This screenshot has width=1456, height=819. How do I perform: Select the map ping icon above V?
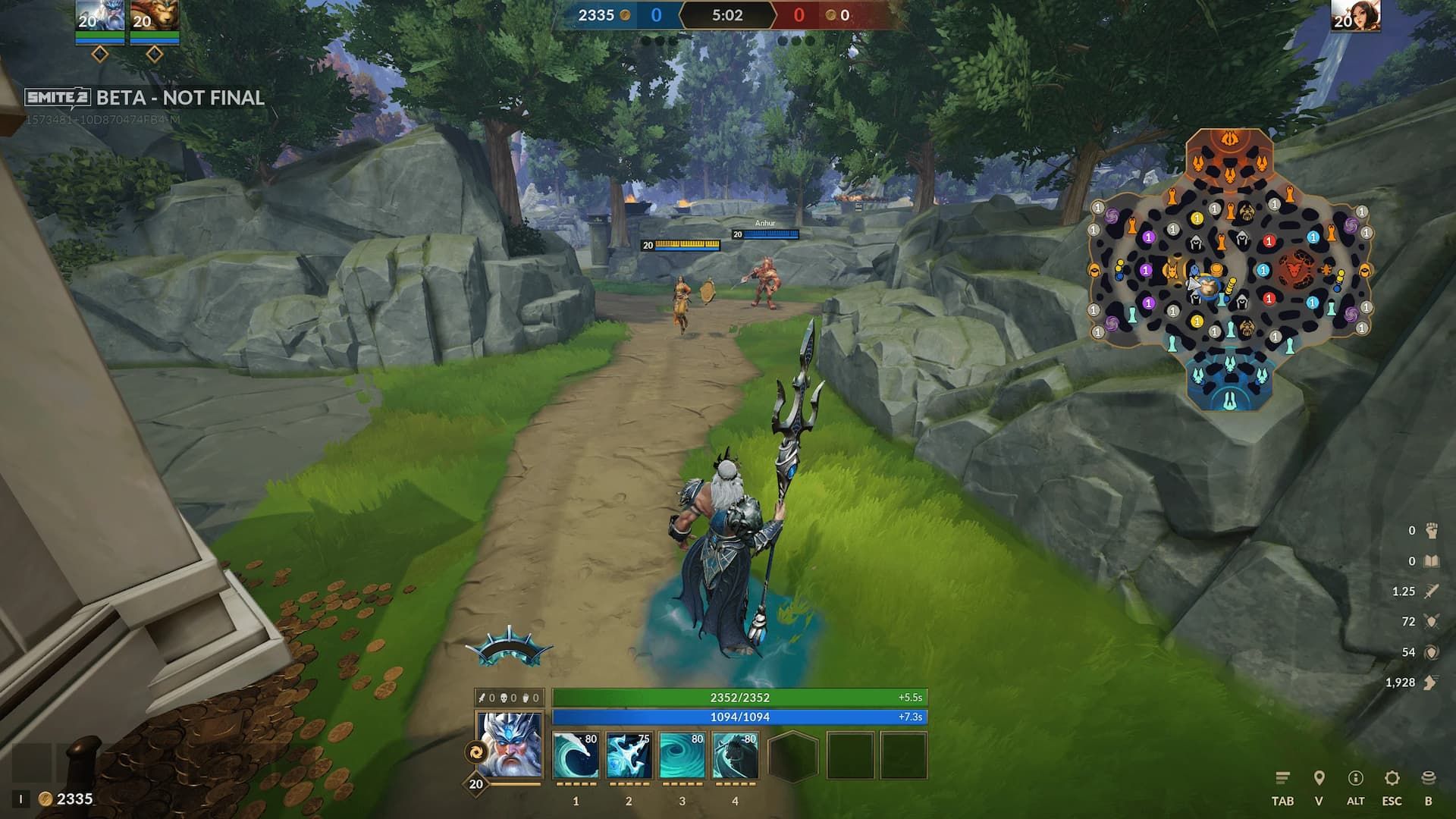(x=1318, y=777)
